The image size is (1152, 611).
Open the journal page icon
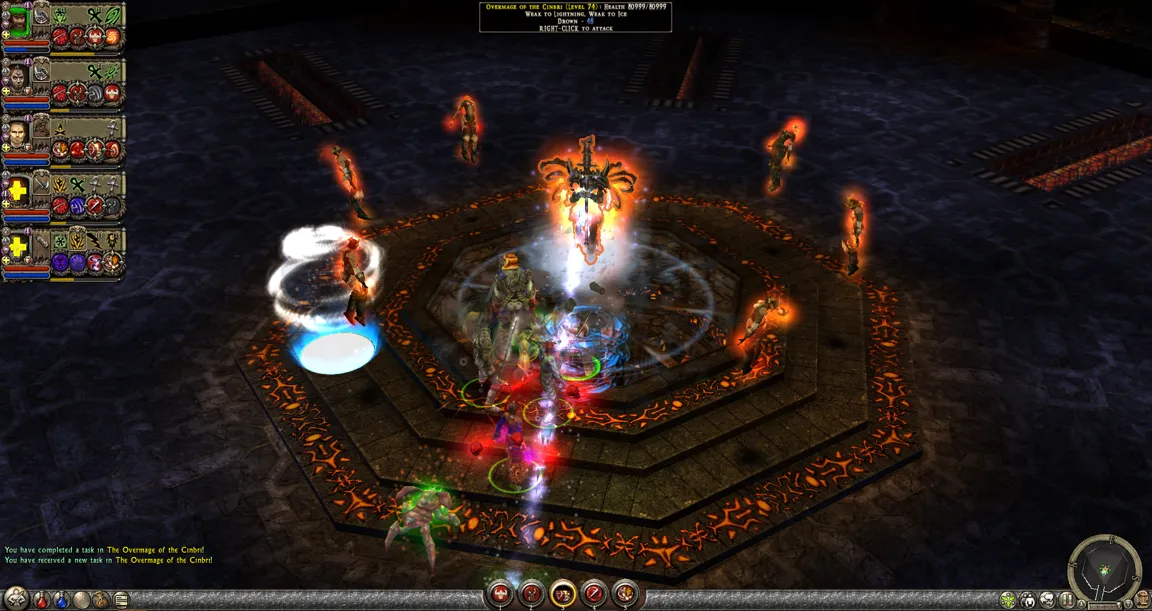[x=120, y=600]
